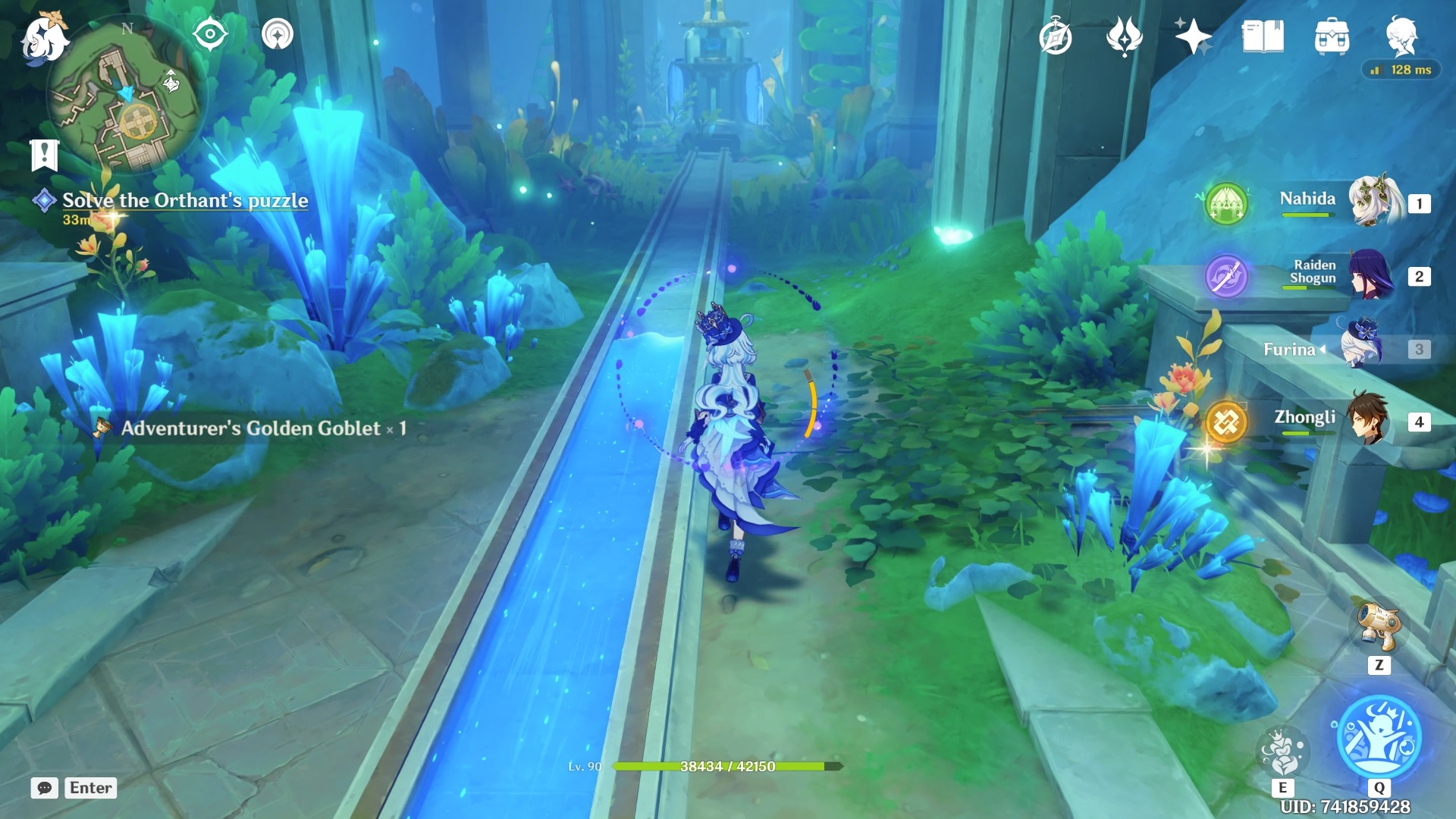Toggle the elemental sight eye icon
Viewport: 1456px width, 819px height.
(210, 34)
